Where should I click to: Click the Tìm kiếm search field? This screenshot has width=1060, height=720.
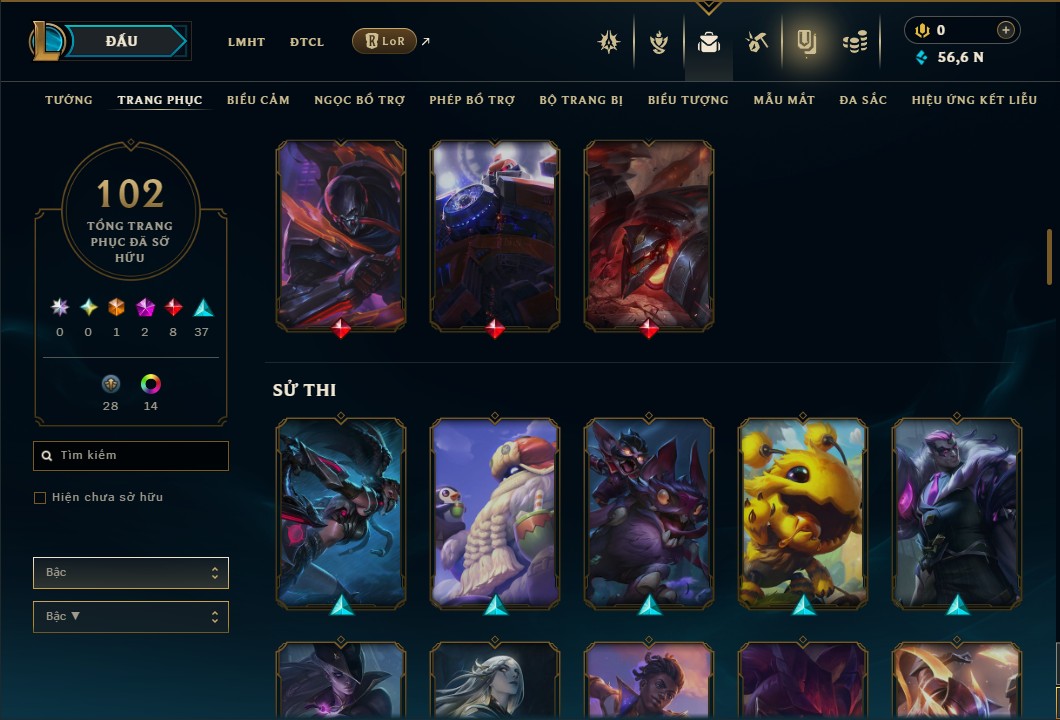tap(131, 456)
